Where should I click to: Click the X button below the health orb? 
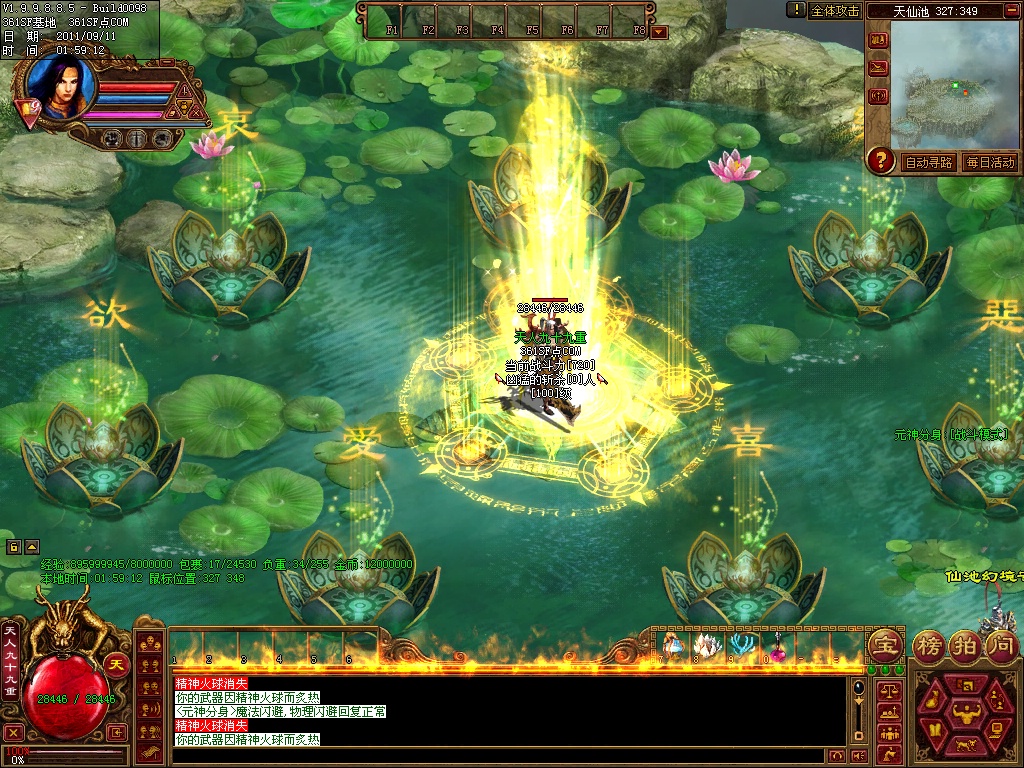pos(14,732)
